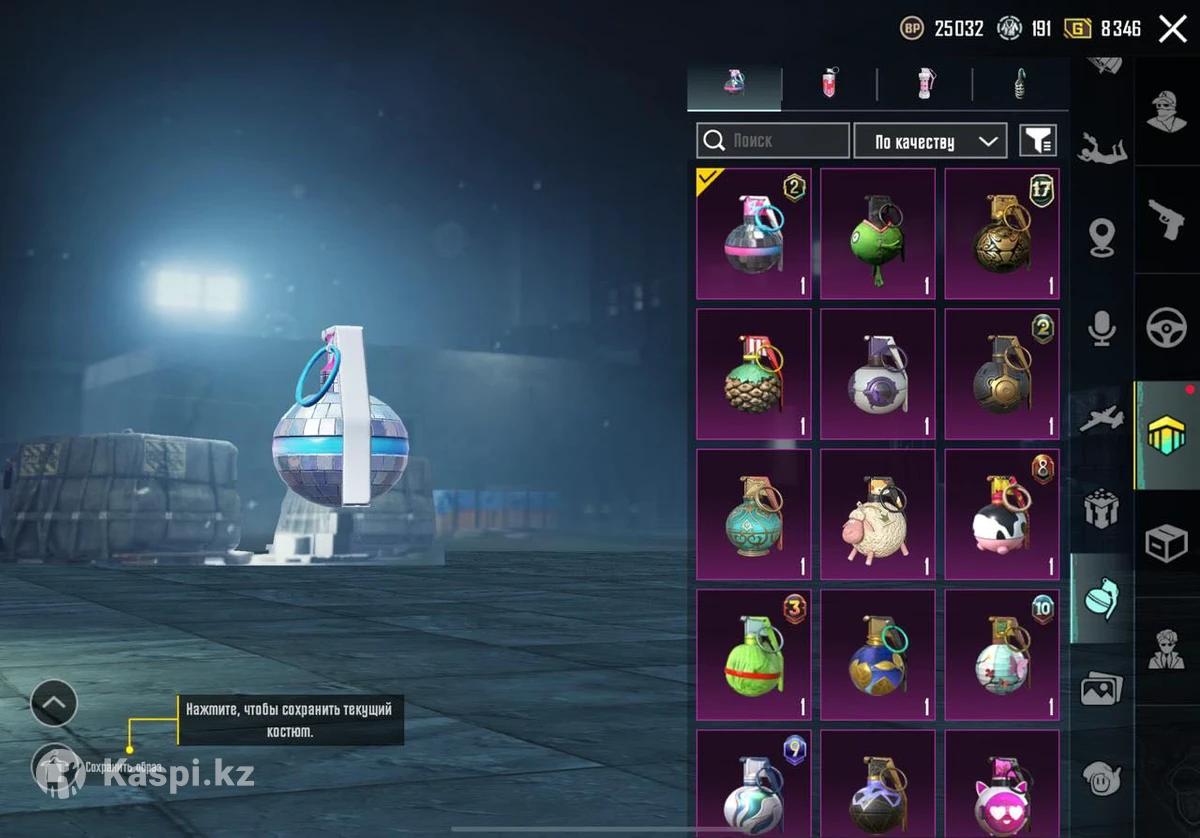
Task: Click the search field labeled Поиск
Action: (x=772, y=141)
